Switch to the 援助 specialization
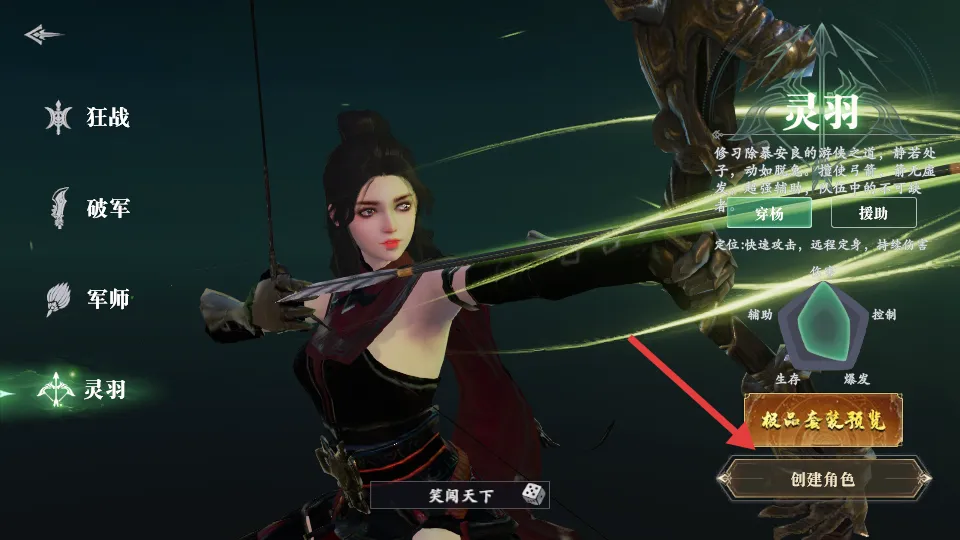This screenshot has width=960, height=540. pyautogui.click(x=873, y=213)
